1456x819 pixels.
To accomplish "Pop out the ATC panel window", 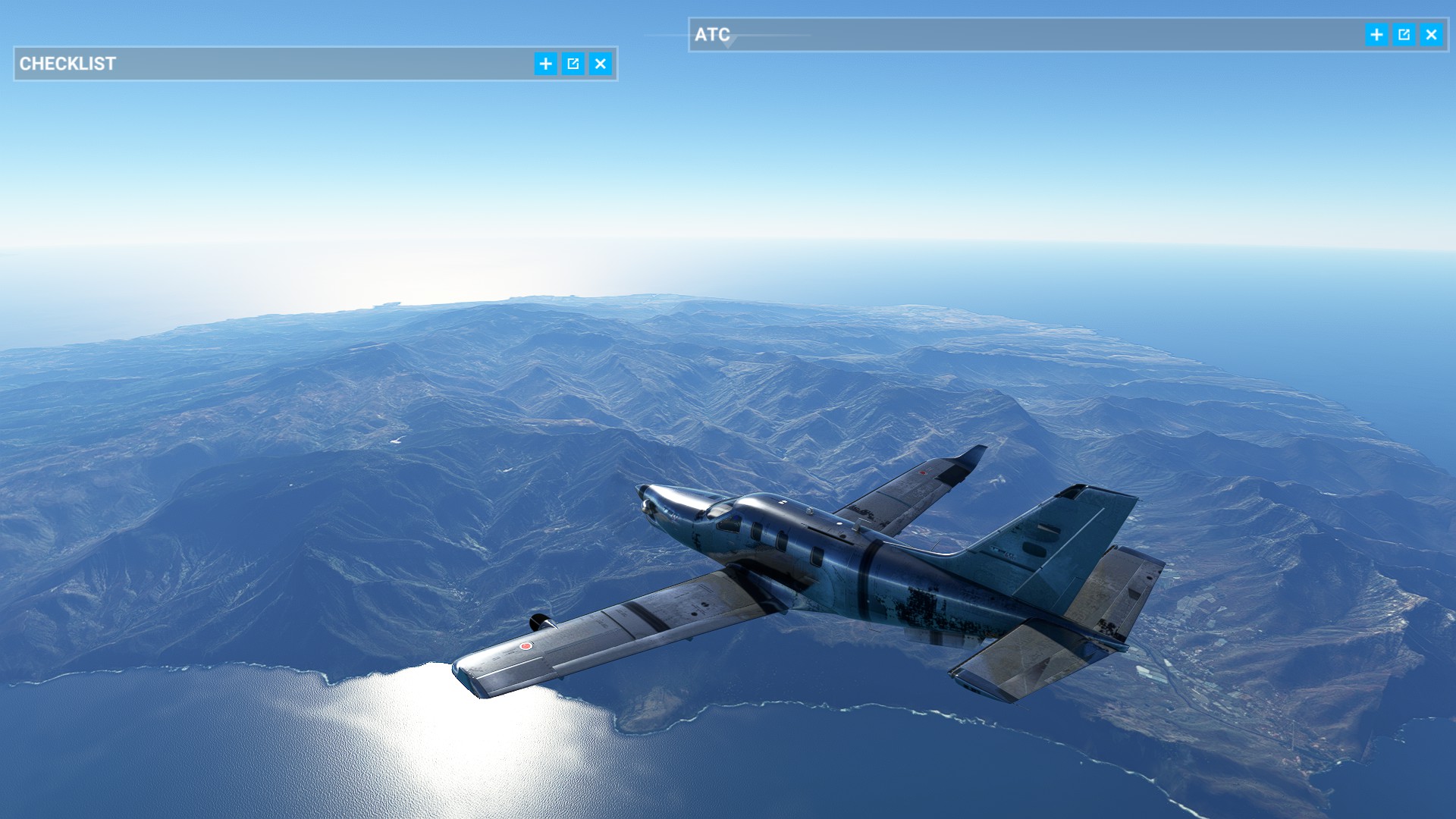I will pos(1404,35).
